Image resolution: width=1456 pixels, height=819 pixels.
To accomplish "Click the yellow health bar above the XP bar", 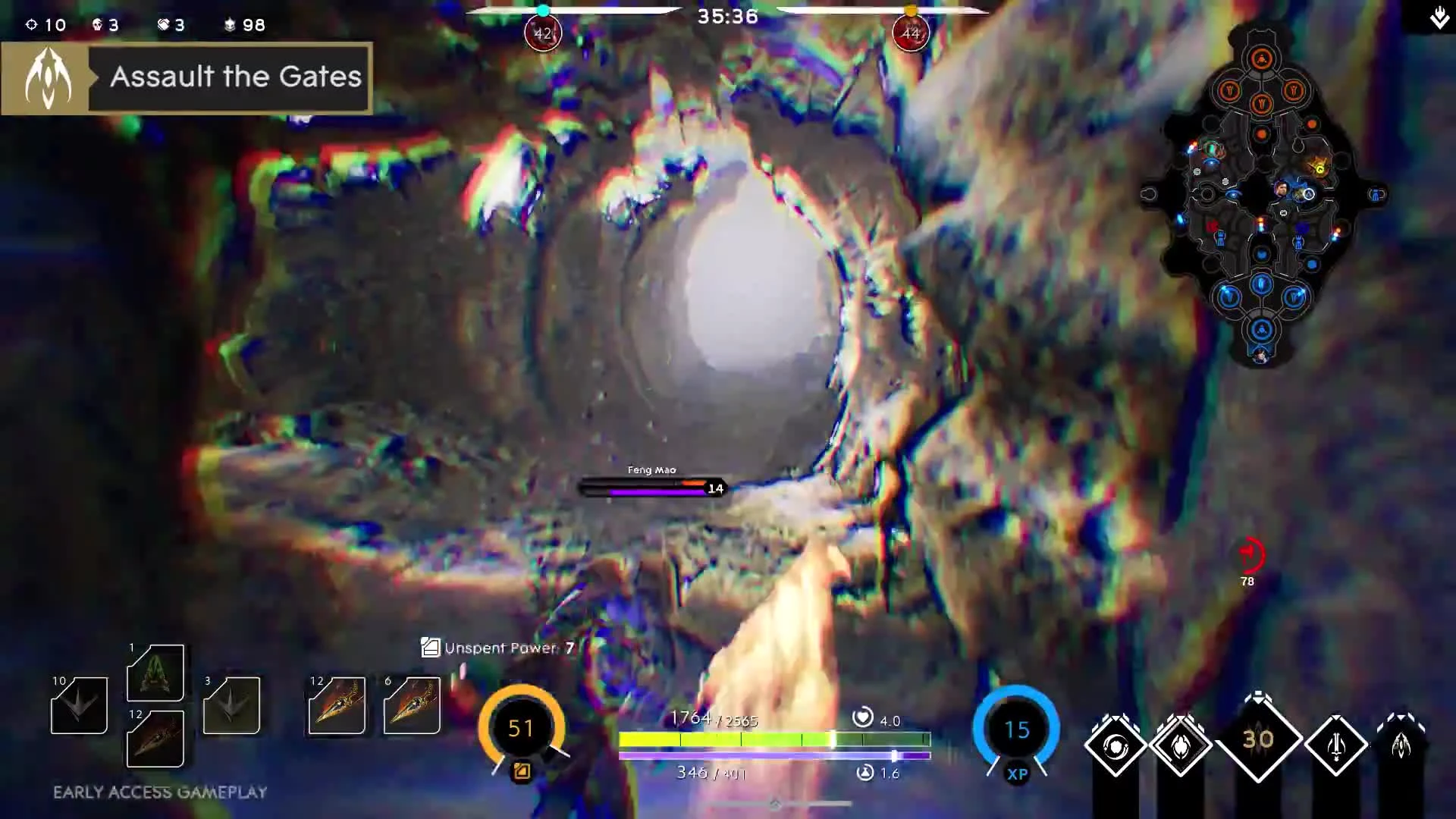I will click(x=773, y=736).
